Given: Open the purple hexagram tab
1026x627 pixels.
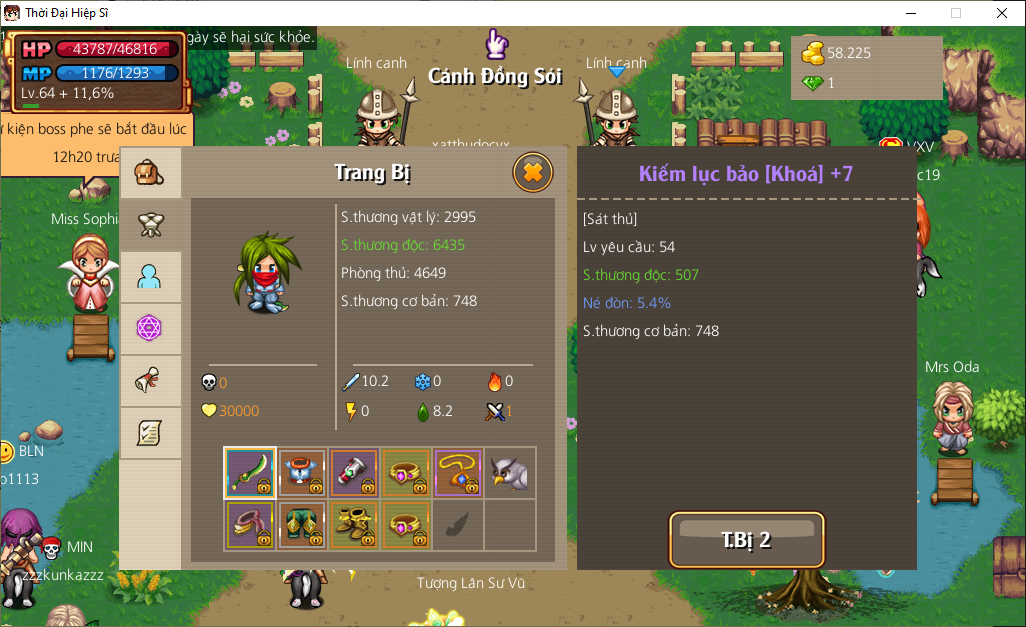Looking at the screenshot, I should click(x=150, y=328).
